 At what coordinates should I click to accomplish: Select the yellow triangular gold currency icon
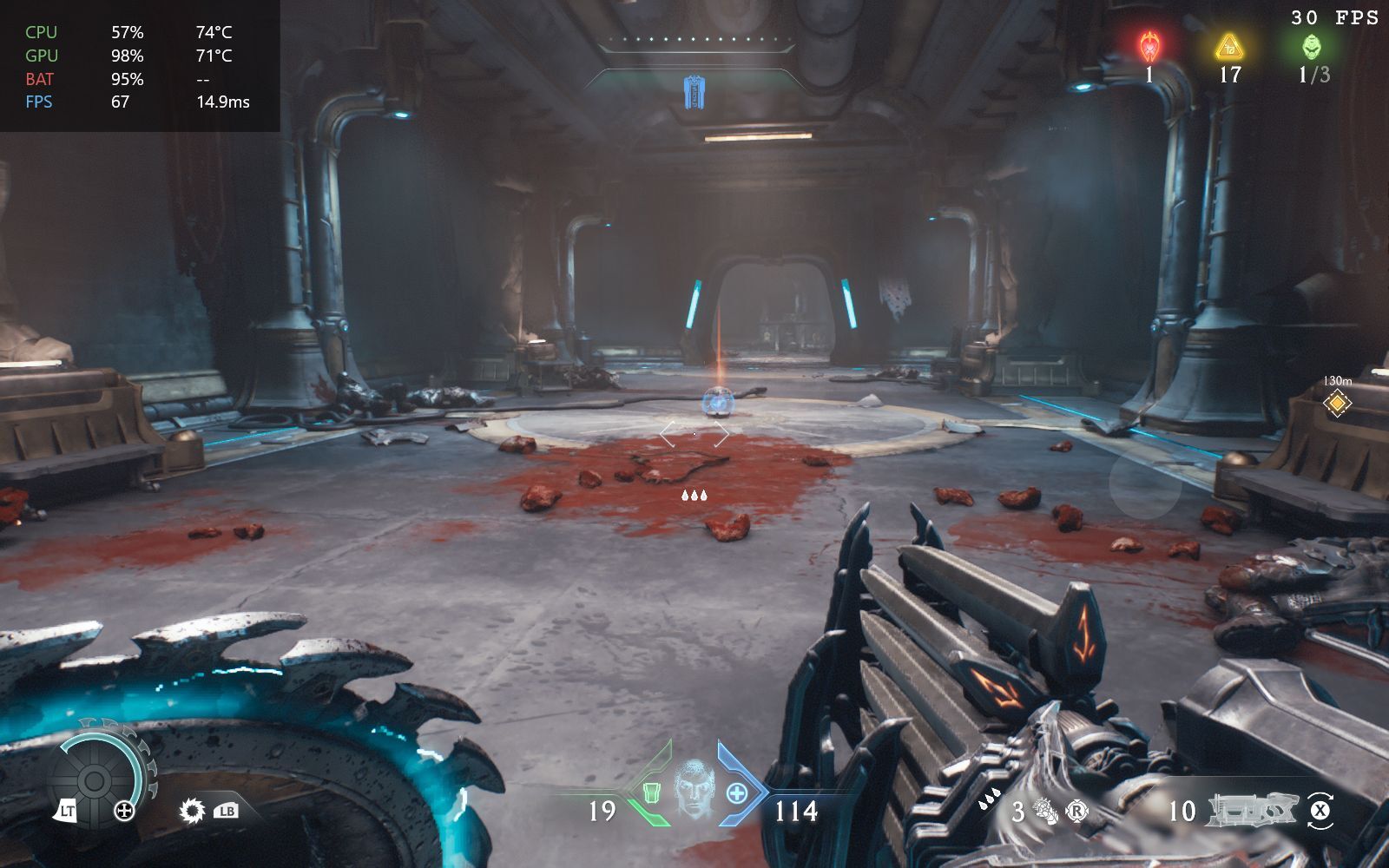pos(1229,46)
